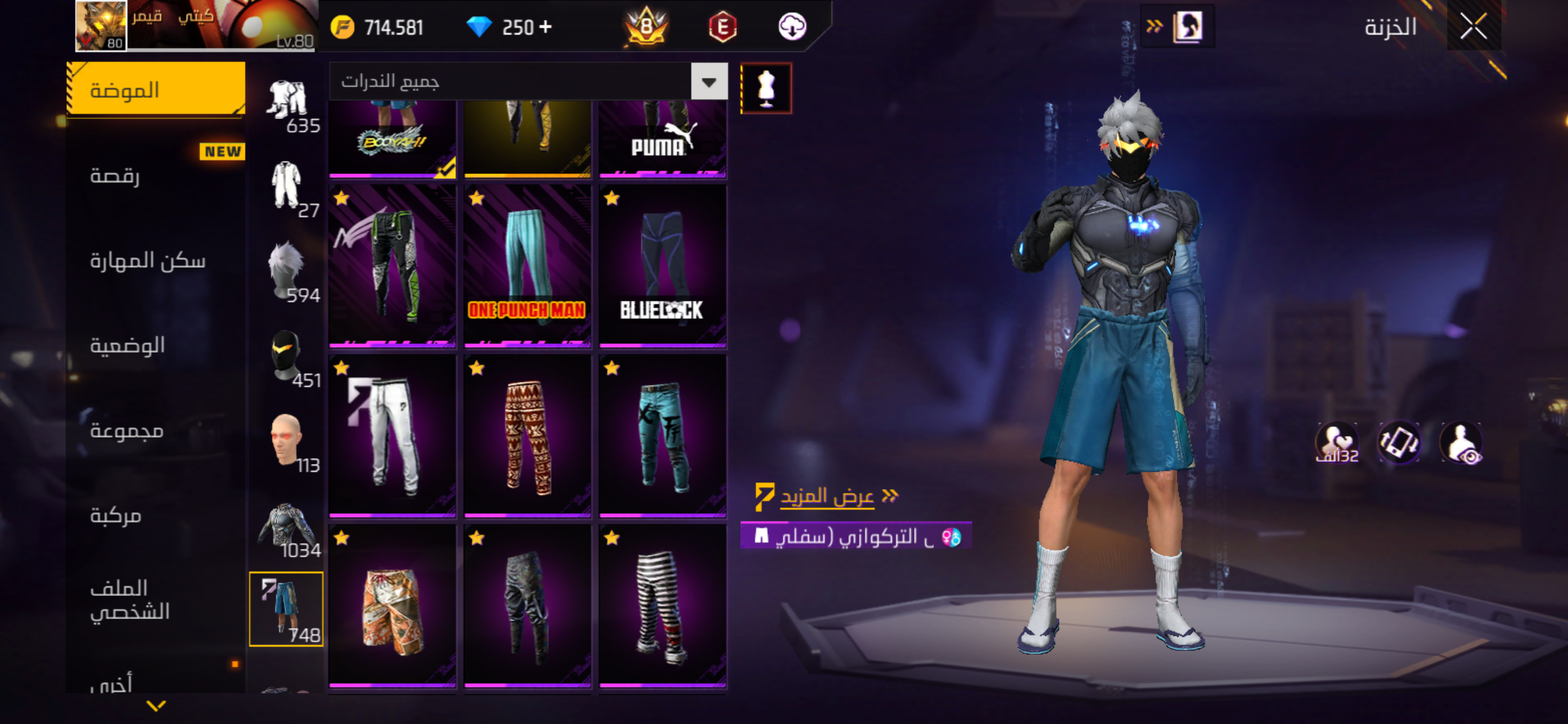Image resolution: width=1568 pixels, height=724 pixels.
Task: Select the One Punch Man teal pants
Action: [x=527, y=266]
